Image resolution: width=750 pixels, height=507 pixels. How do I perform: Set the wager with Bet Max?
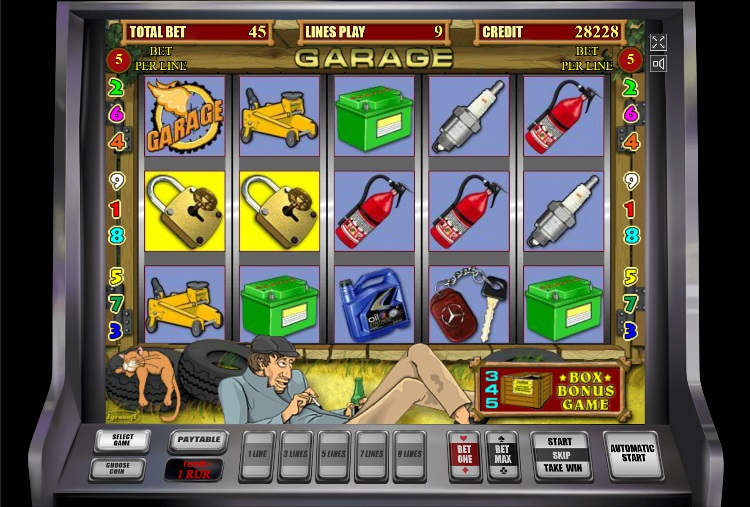click(502, 455)
